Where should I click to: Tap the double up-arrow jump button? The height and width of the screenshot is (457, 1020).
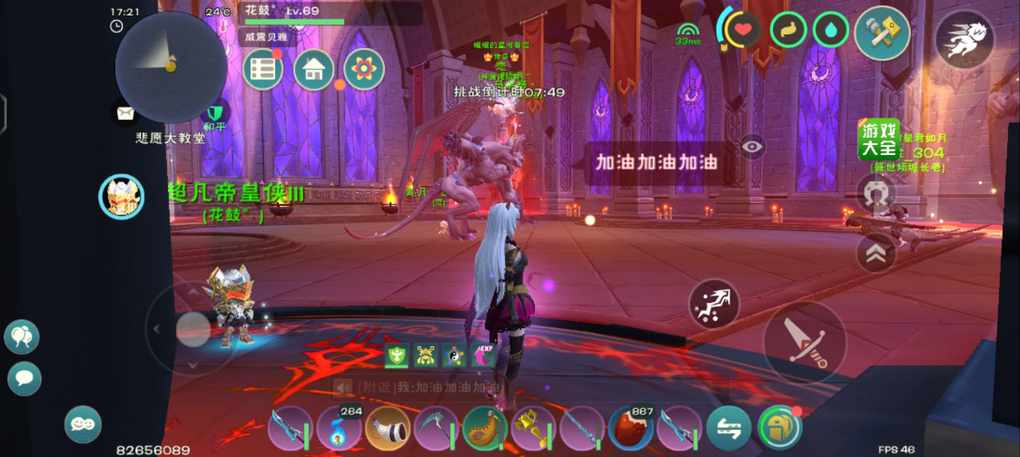(x=876, y=252)
